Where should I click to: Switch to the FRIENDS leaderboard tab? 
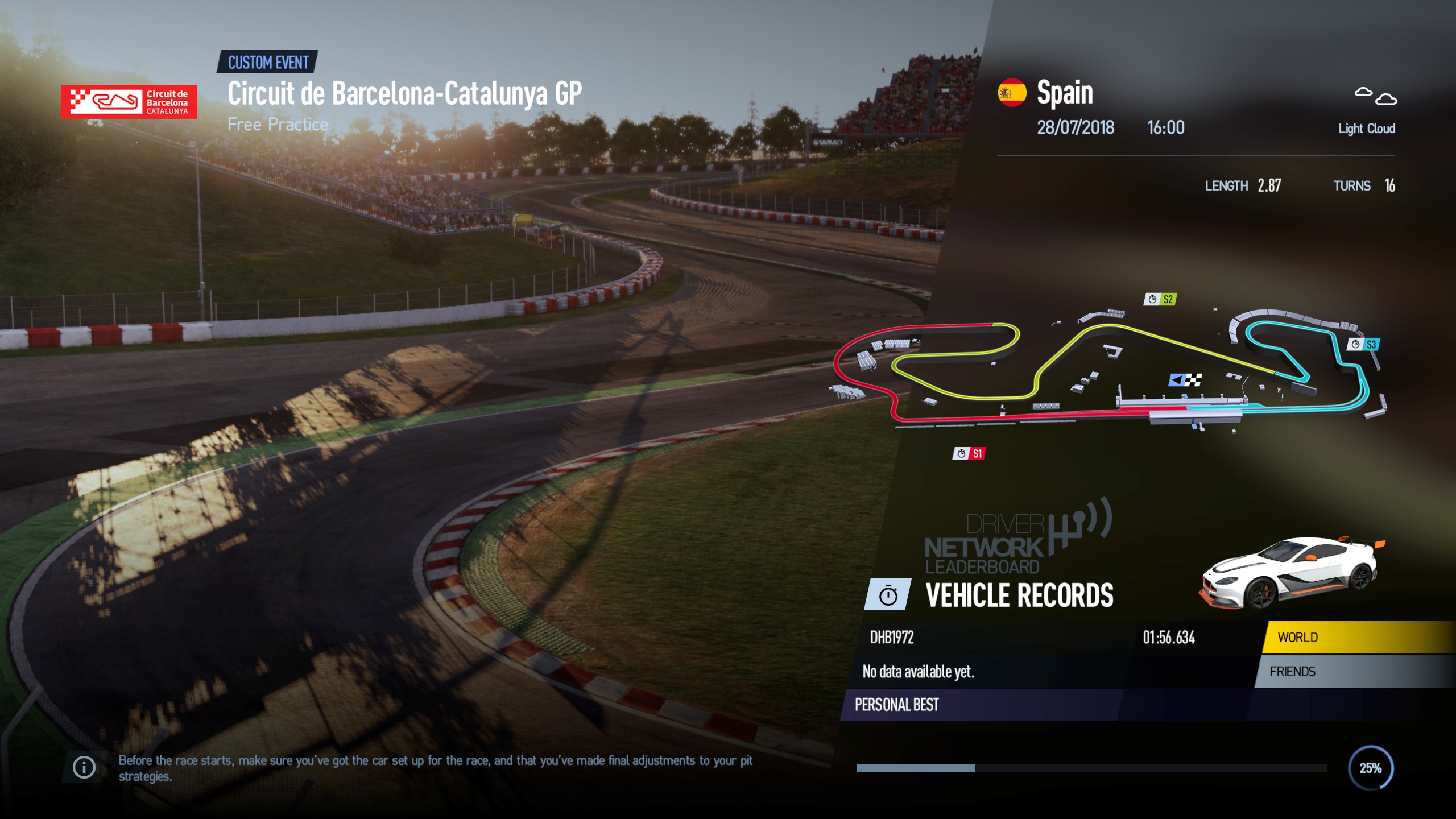pos(1294,672)
